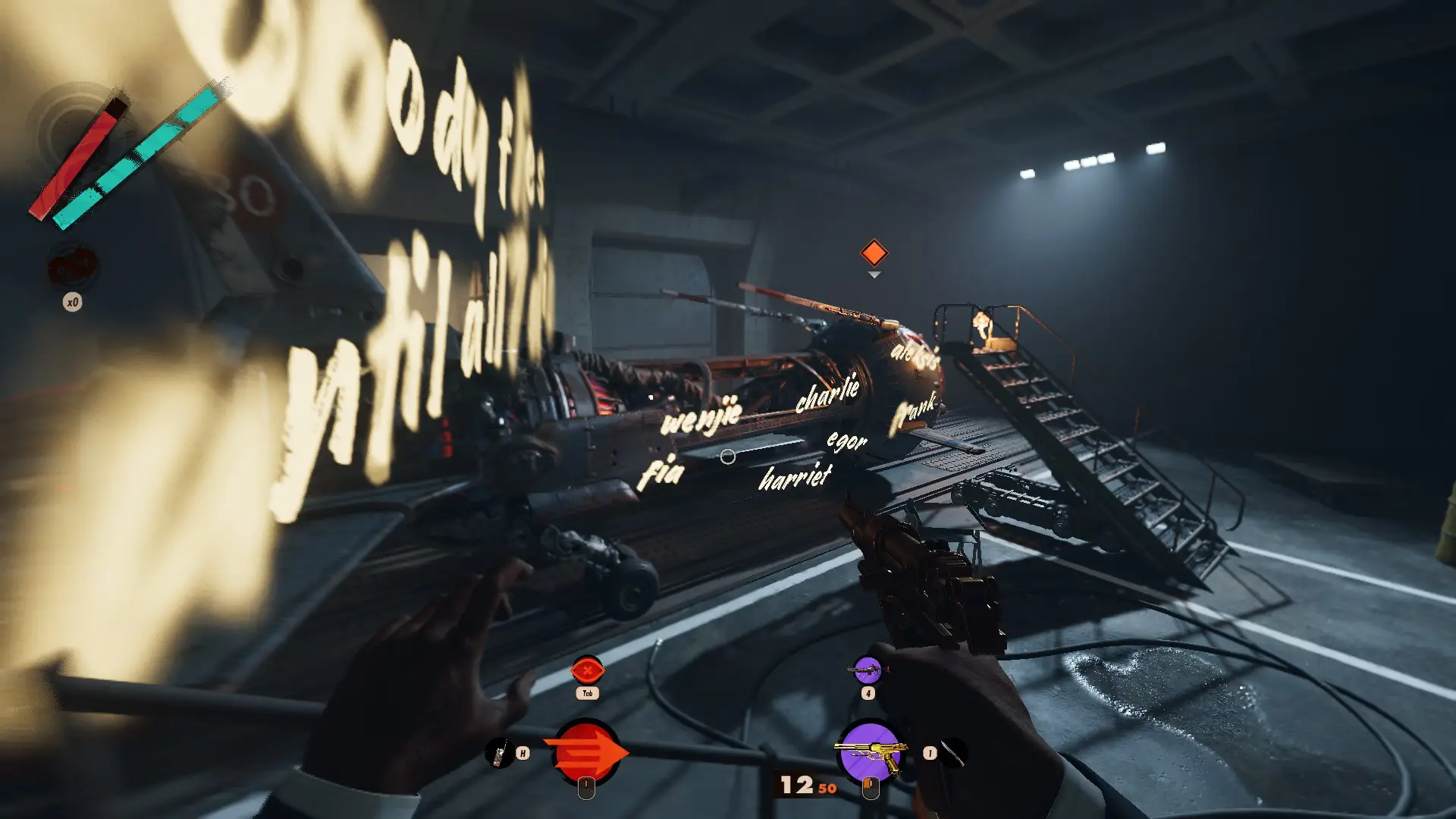Switch to the red eye slab

587,670
